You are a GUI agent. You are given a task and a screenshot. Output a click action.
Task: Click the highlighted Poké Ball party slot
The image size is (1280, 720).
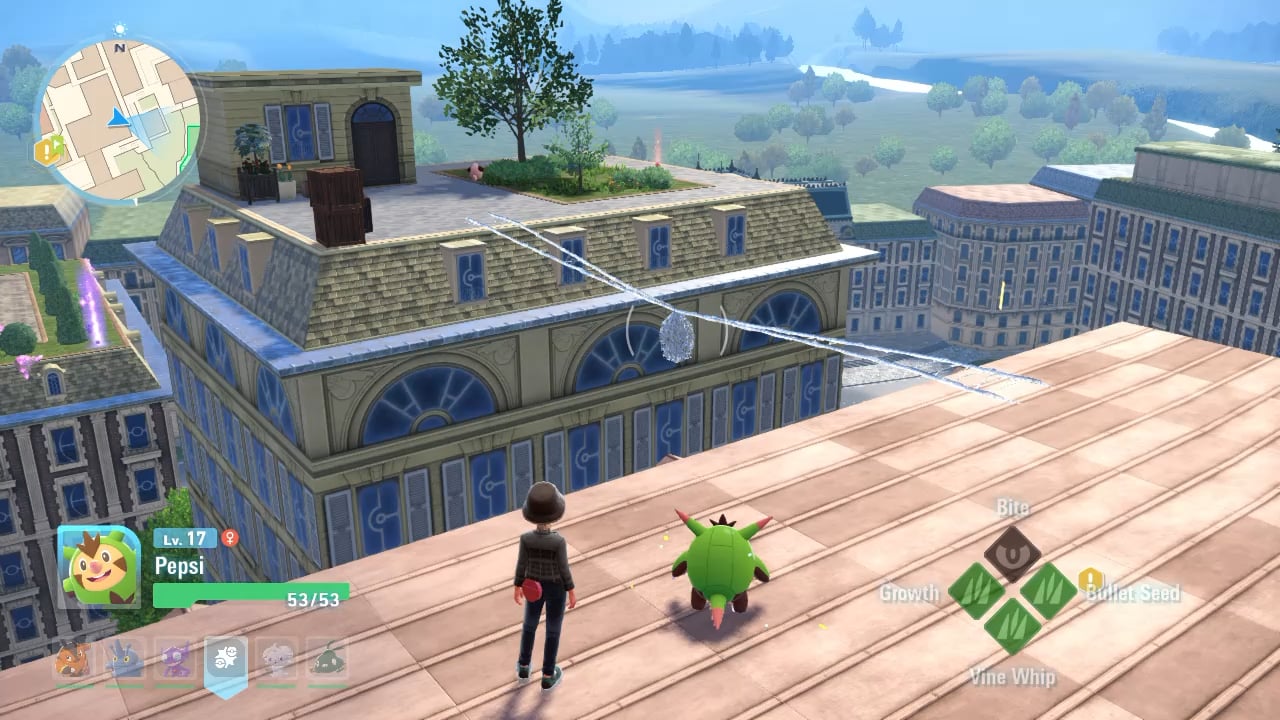(x=226, y=660)
